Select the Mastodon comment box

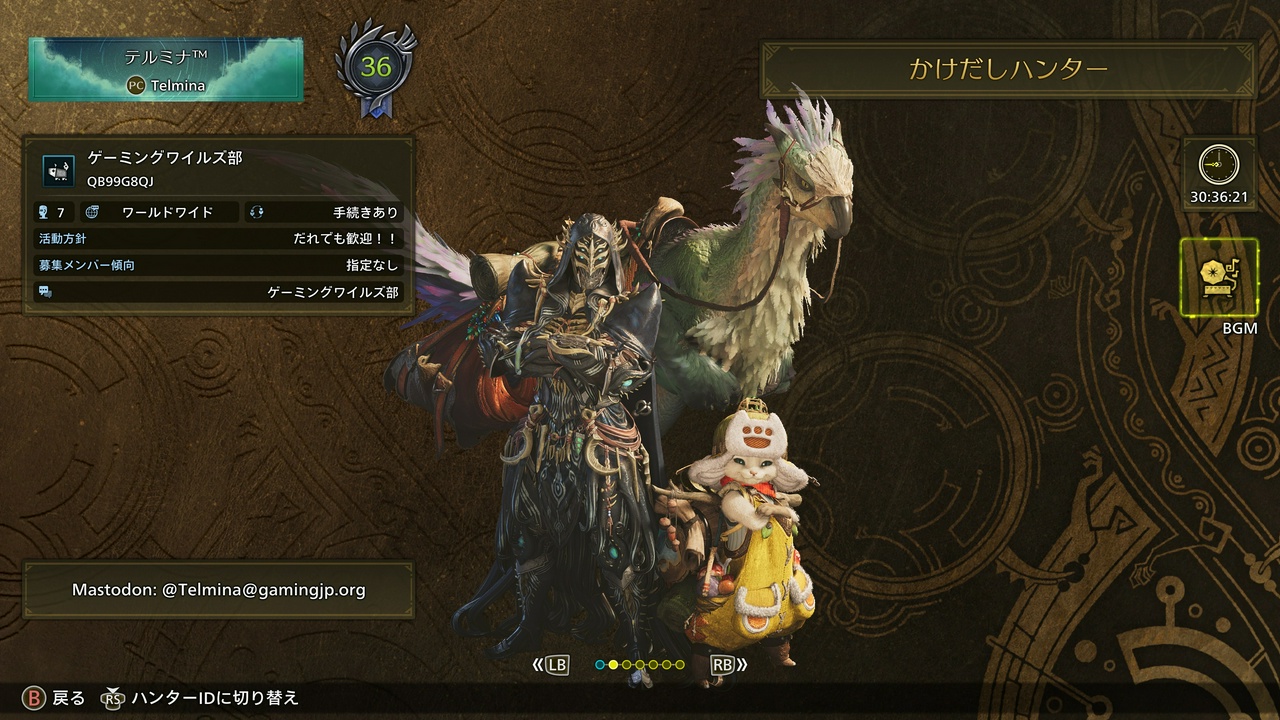tap(218, 590)
